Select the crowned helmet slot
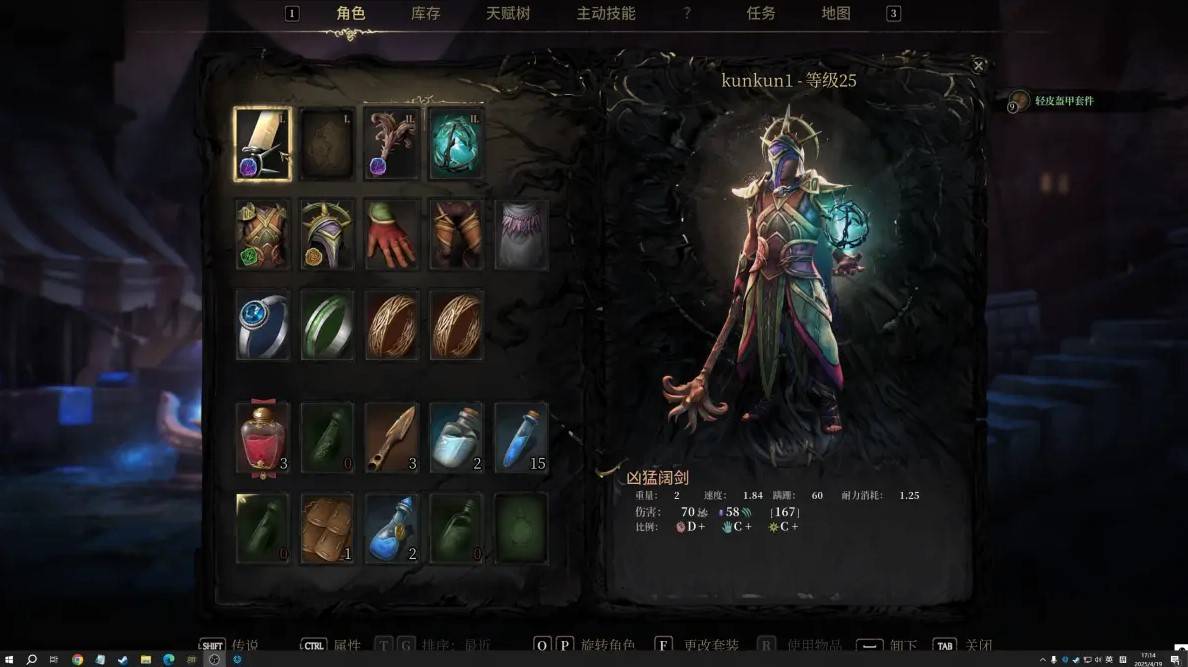This screenshot has width=1188, height=667. (x=328, y=234)
